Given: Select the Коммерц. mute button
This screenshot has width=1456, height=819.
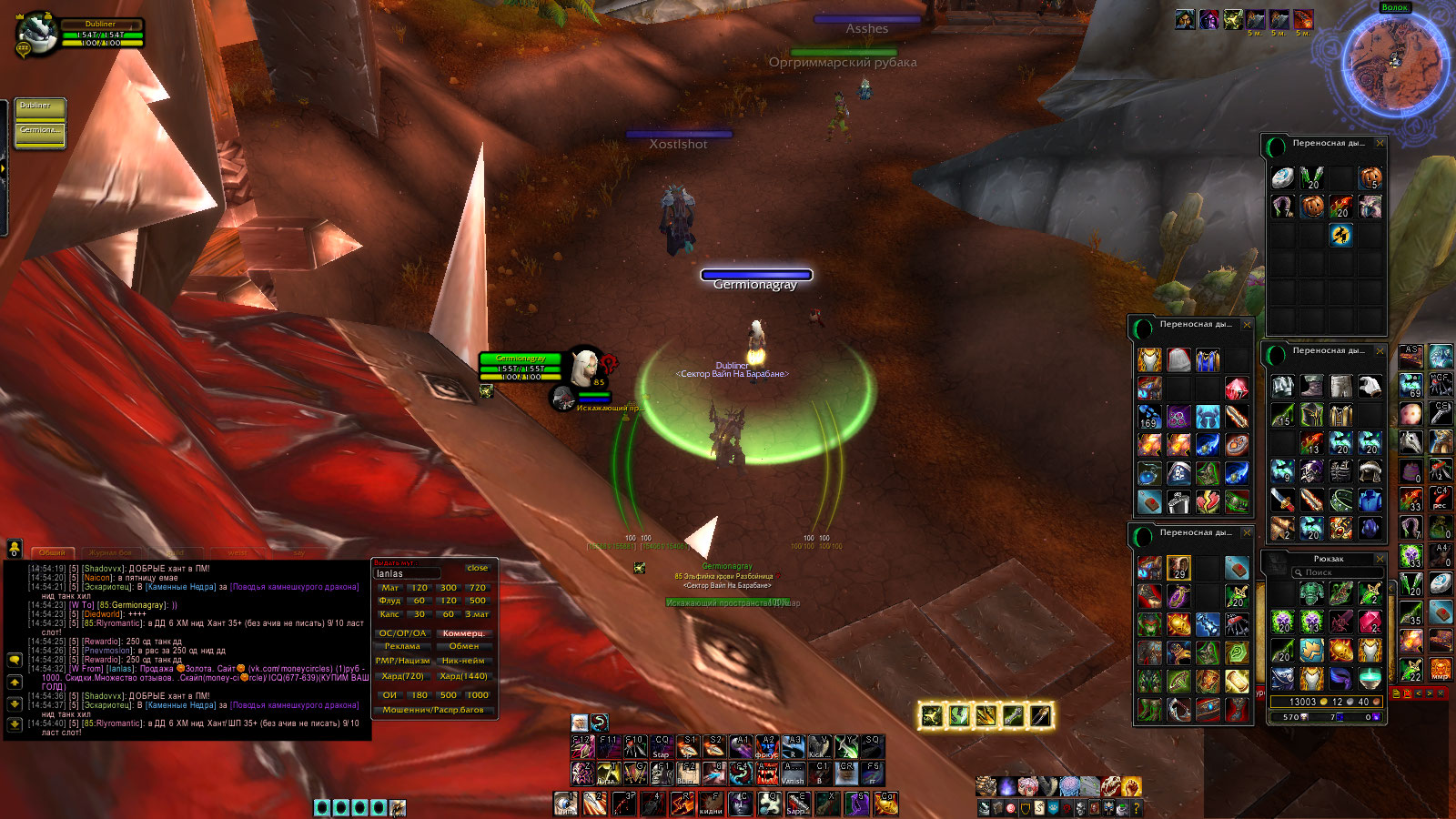Looking at the screenshot, I should click(463, 633).
